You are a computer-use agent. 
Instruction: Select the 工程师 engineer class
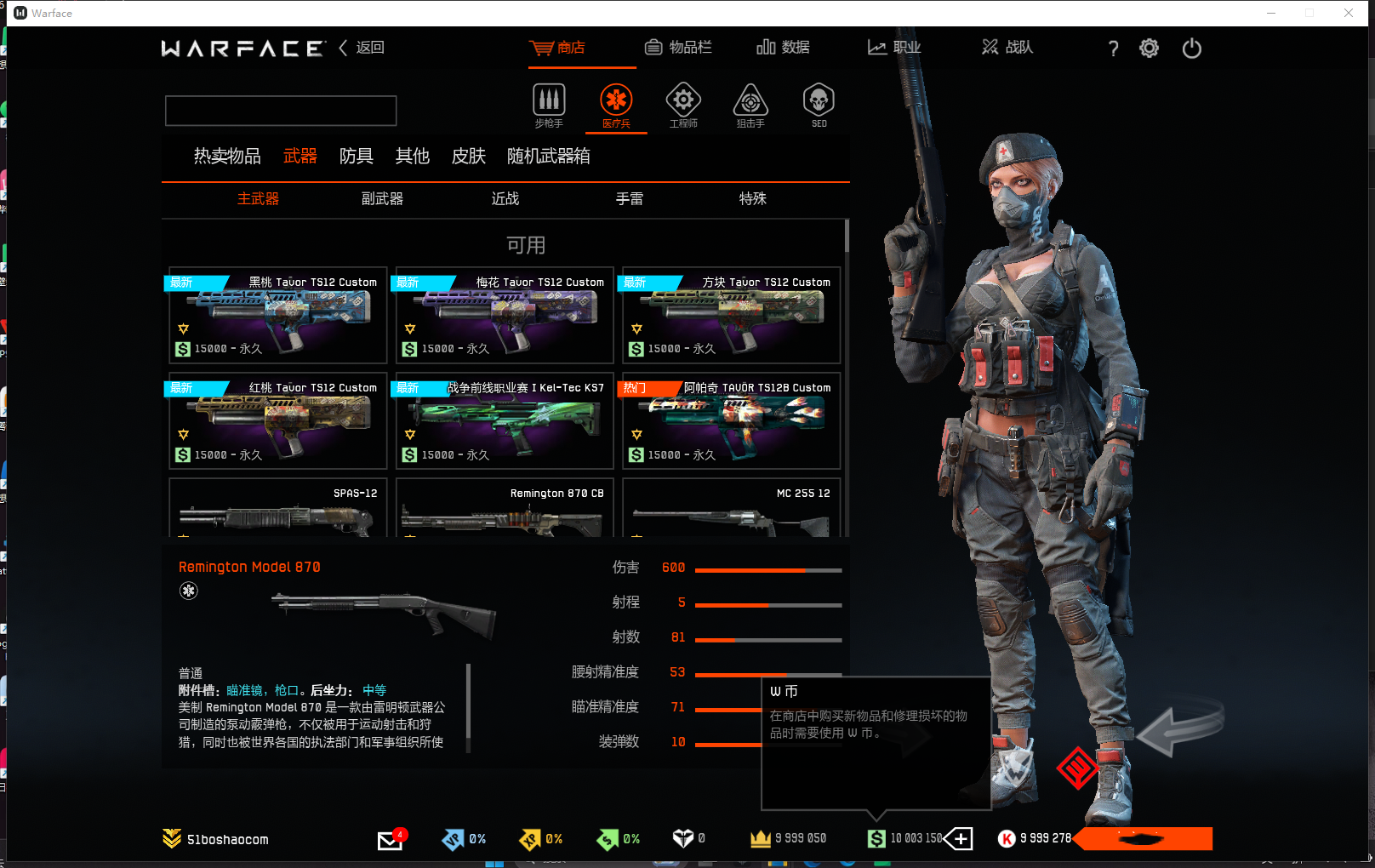[683, 105]
